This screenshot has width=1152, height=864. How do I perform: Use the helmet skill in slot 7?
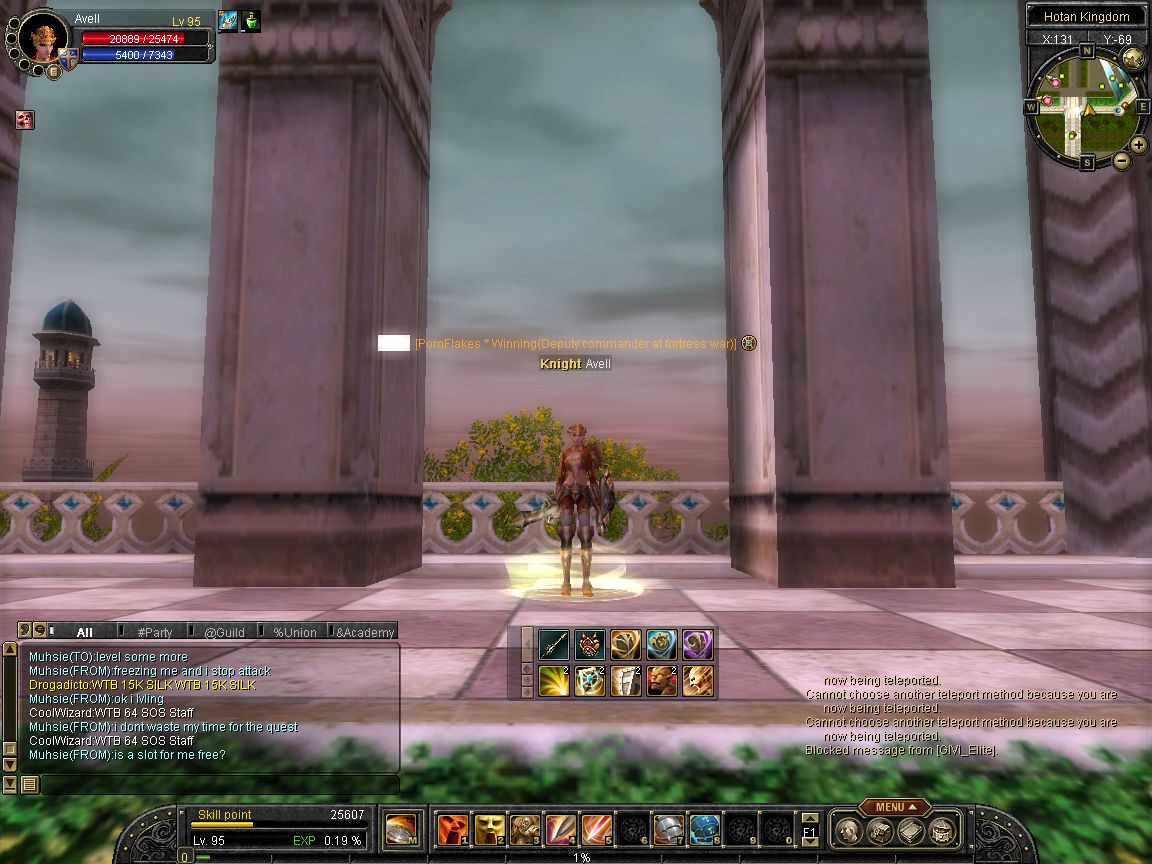click(668, 829)
